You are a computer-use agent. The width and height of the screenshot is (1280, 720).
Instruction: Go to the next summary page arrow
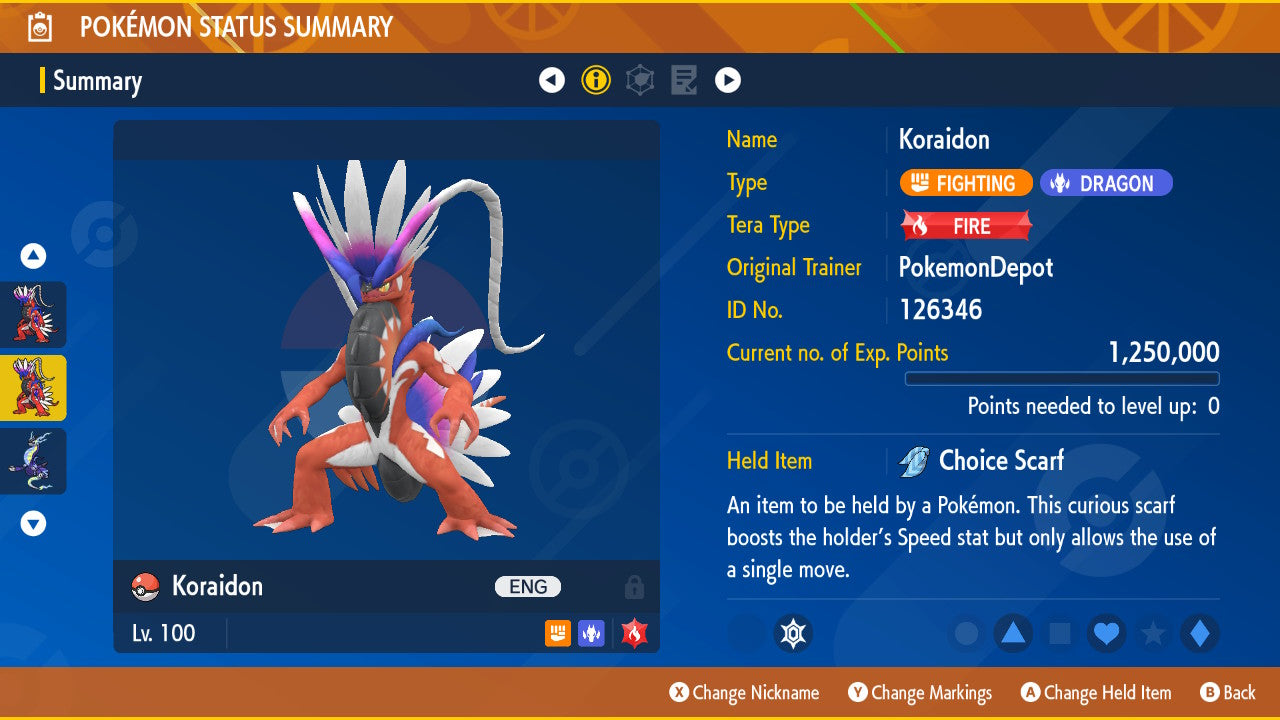pyautogui.click(x=728, y=80)
